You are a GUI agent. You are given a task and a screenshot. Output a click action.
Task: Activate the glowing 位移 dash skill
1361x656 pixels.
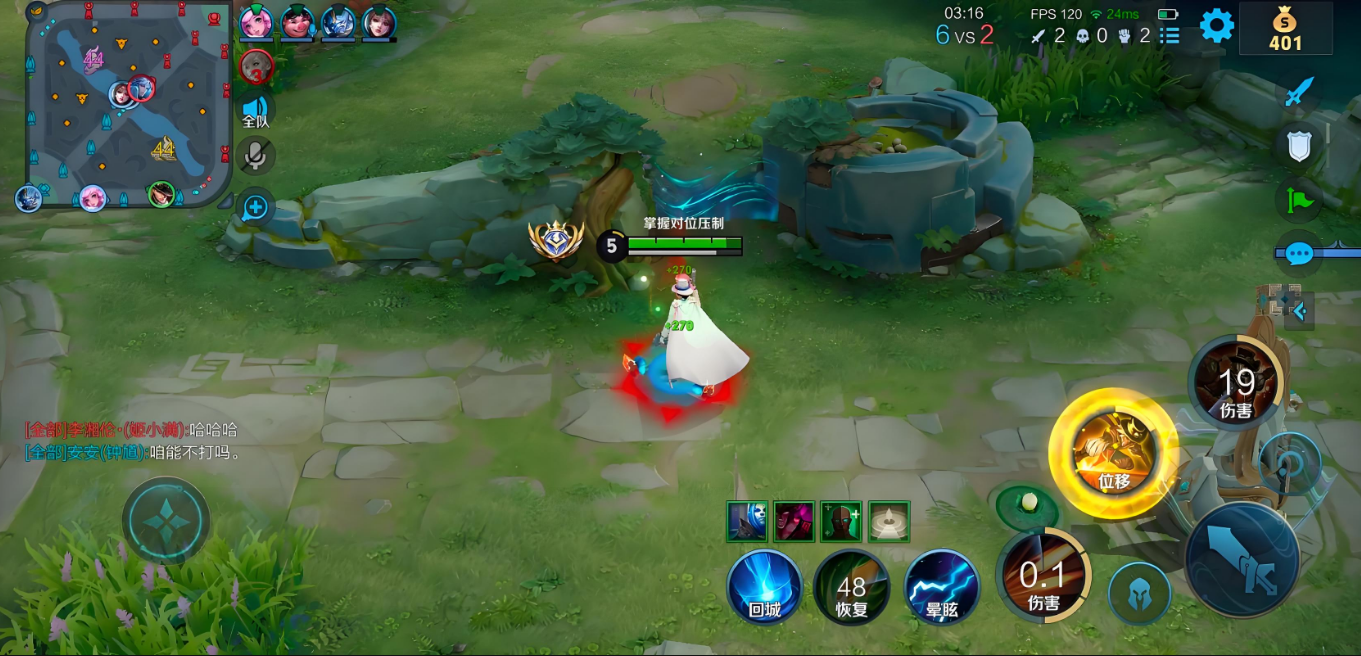(1113, 453)
